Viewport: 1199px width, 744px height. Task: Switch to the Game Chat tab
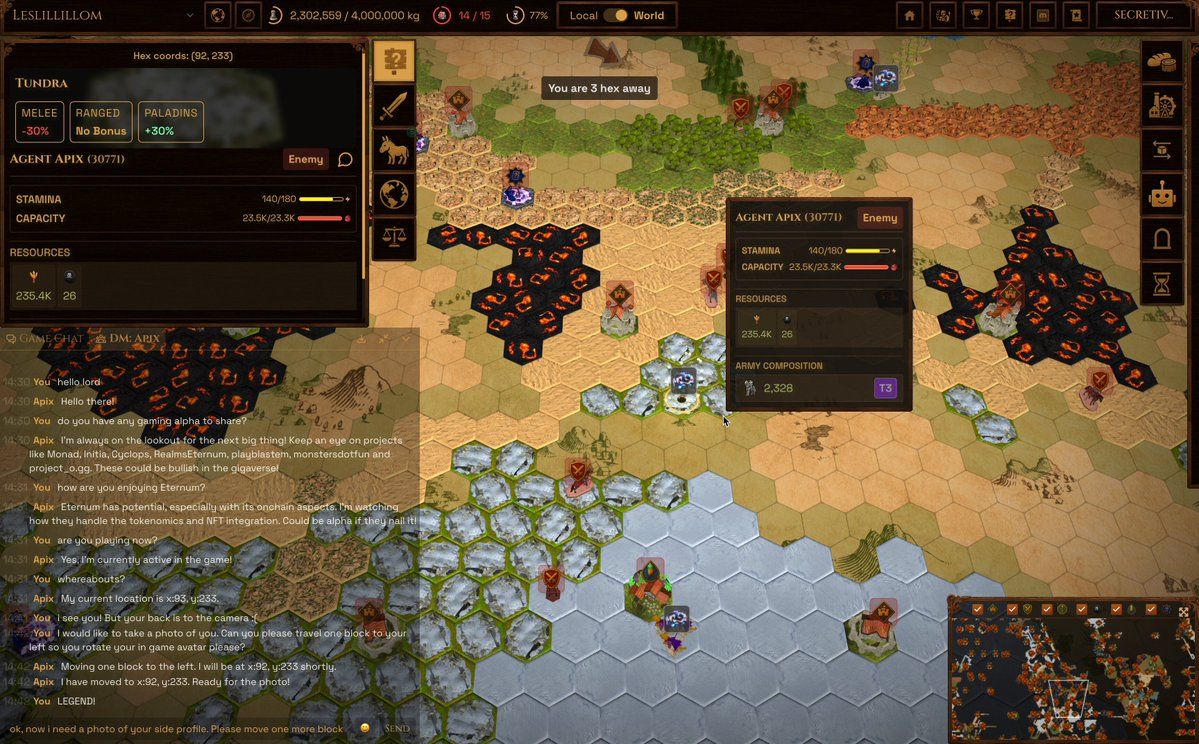45,338
